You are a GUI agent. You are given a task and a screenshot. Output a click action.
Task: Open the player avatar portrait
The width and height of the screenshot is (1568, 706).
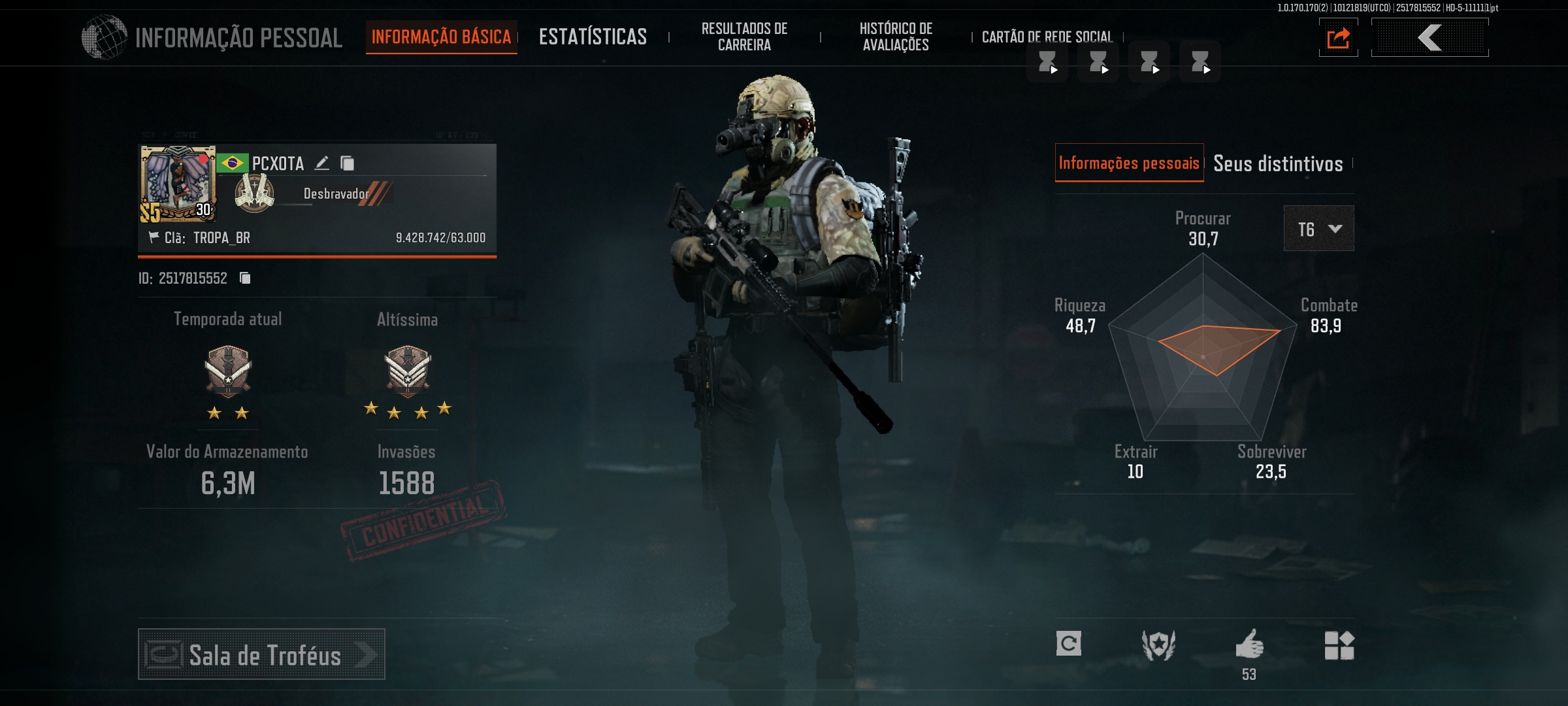(x=178, y=184)
